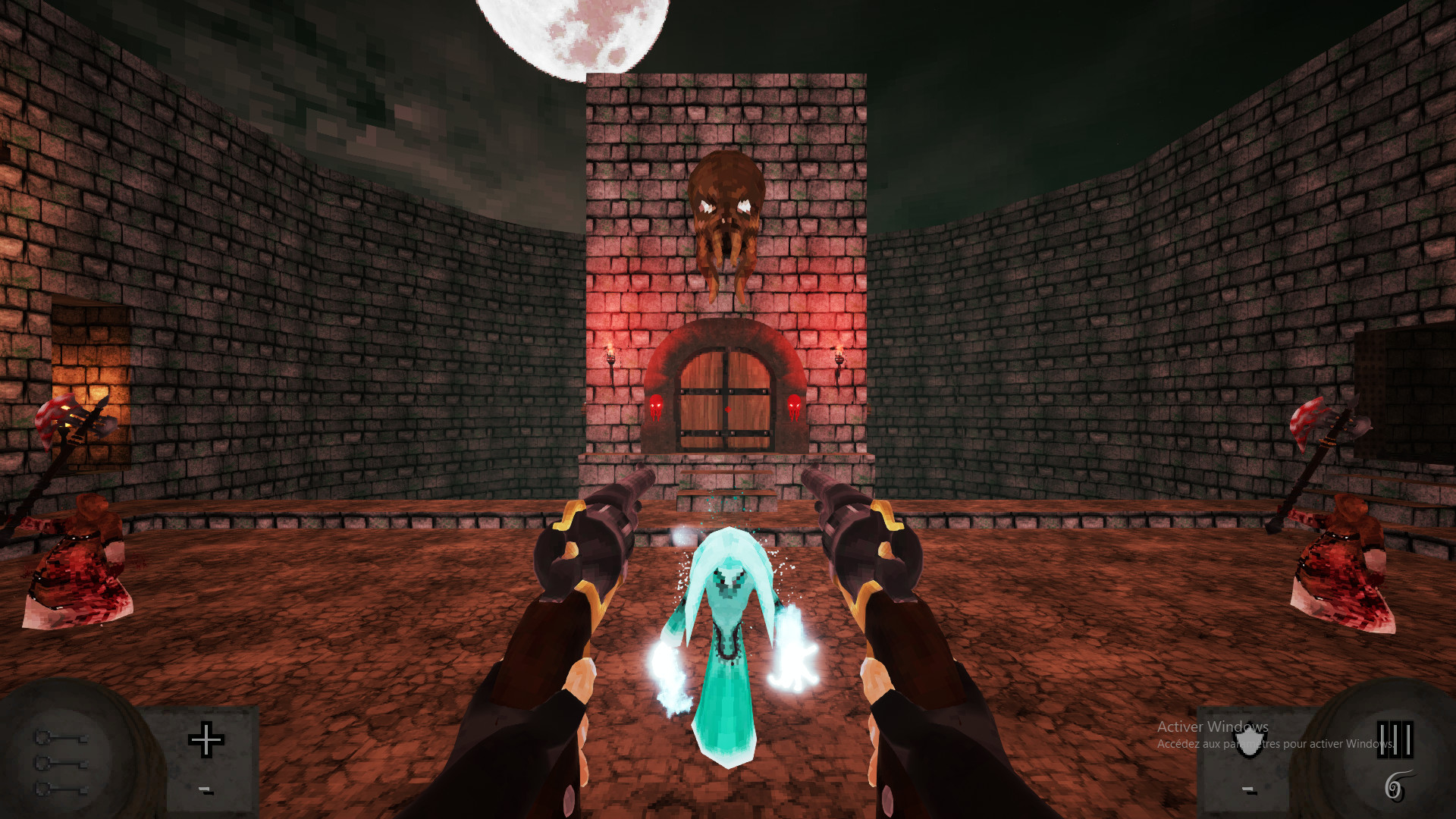Click the three ammo bars icon bottom-right
This screenshot has height=819, width=1456.
coord(1395,739)
